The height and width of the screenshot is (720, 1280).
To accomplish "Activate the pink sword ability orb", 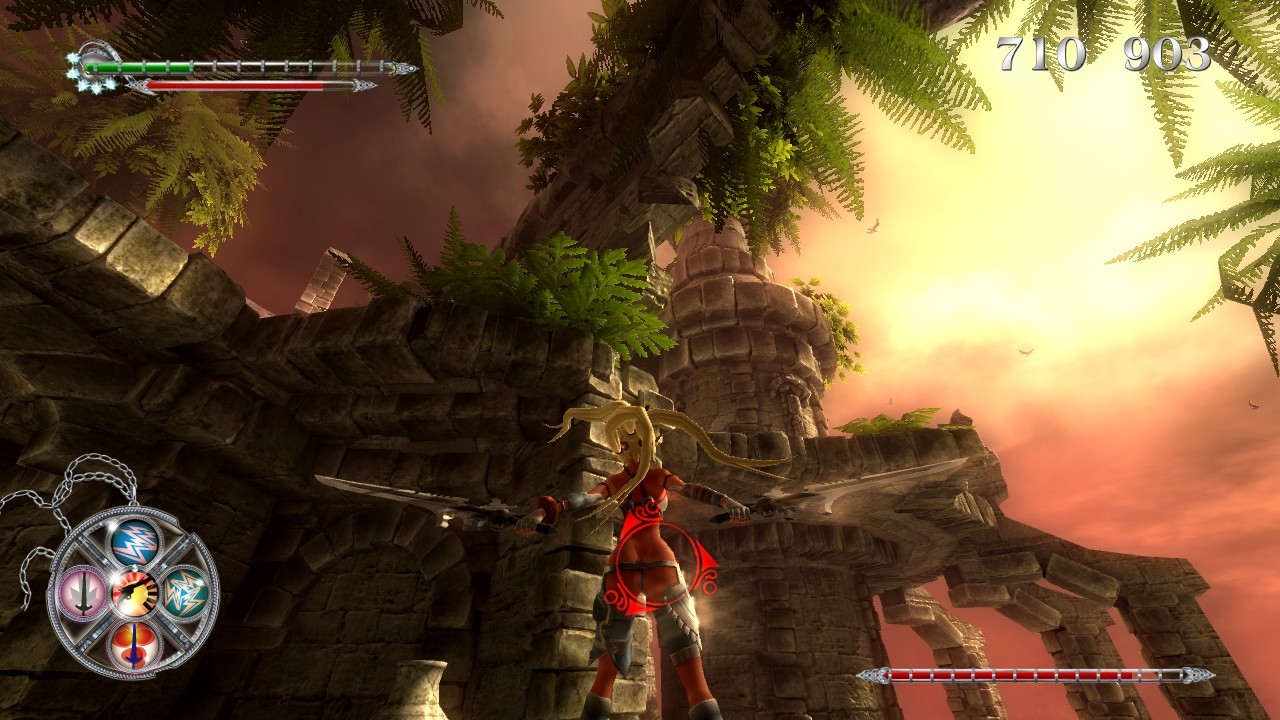I will pos(82,594).
